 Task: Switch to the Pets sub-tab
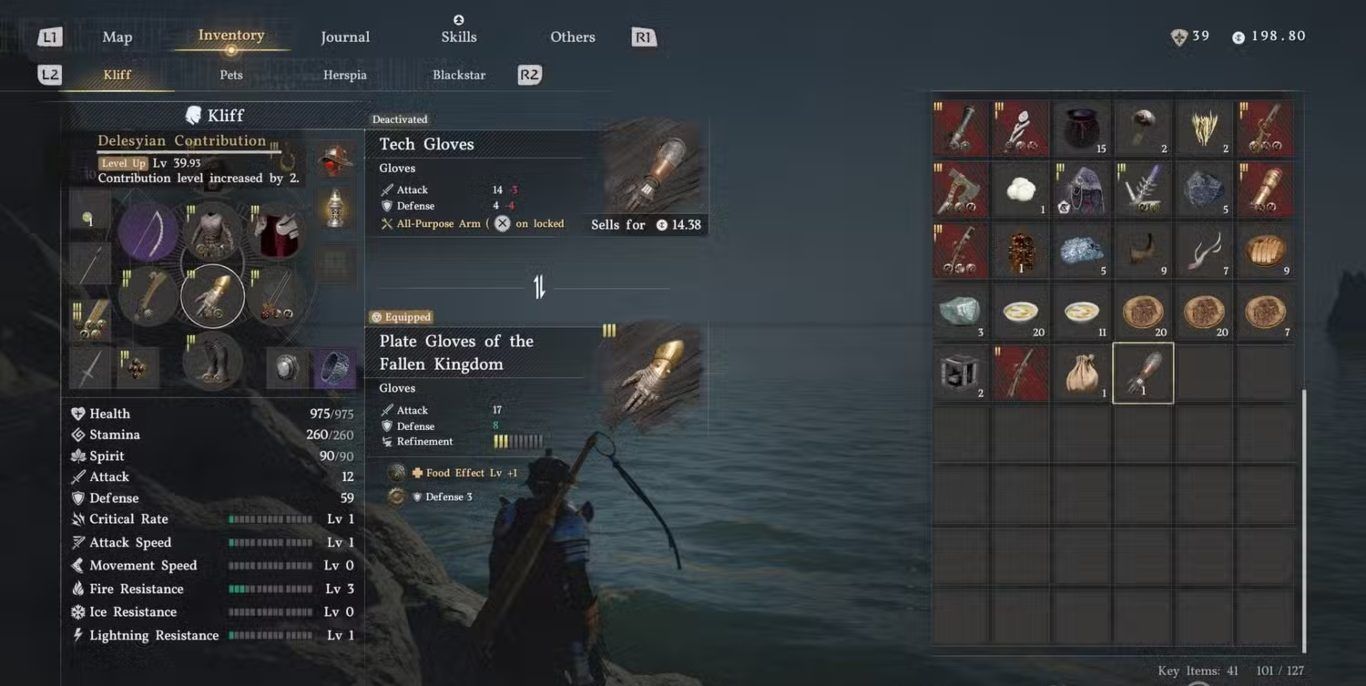[231, 75]
